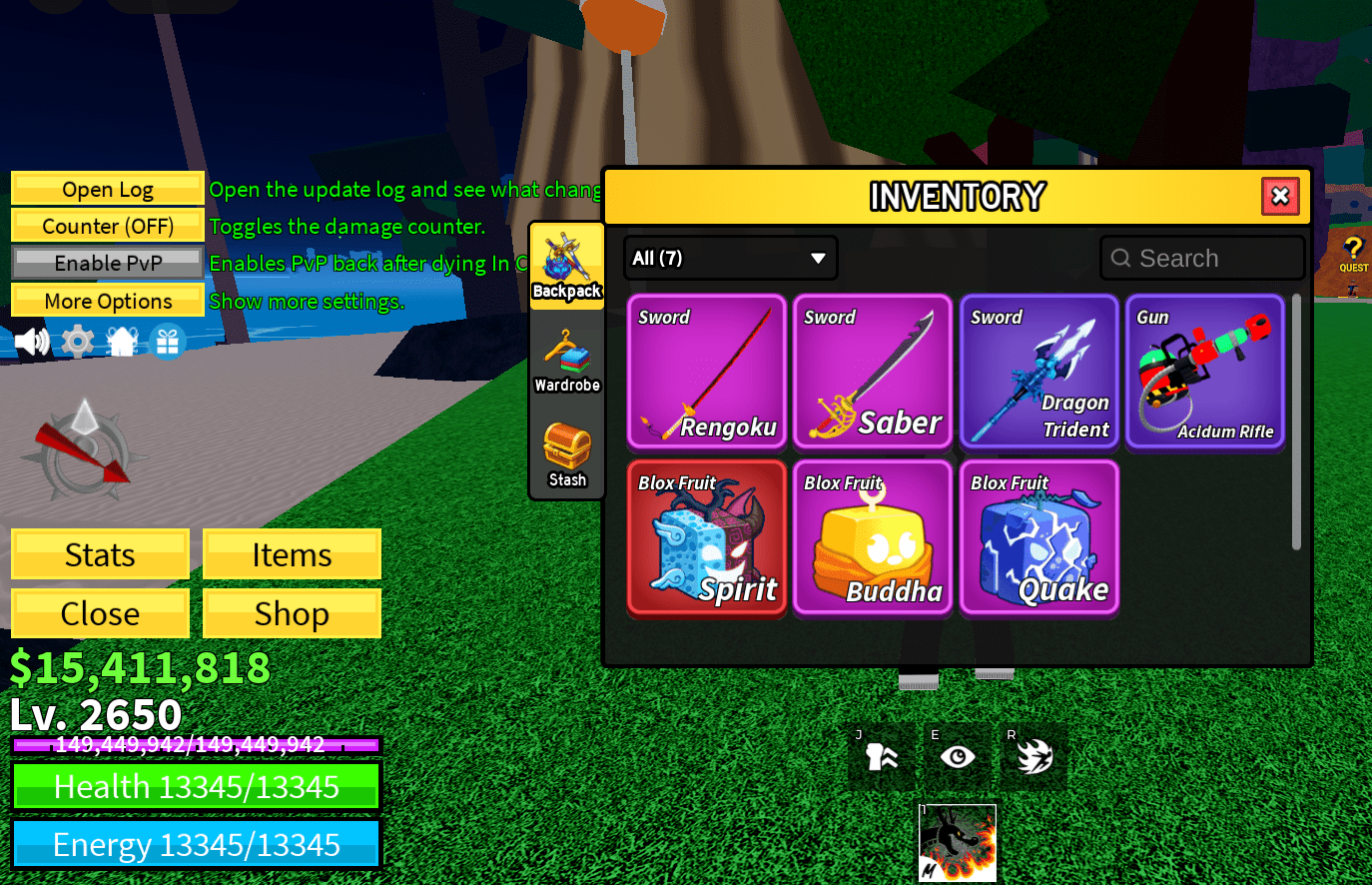The image size is (1372, 885).
Task: Open the settings gear icon
Action: coord(77,341)
